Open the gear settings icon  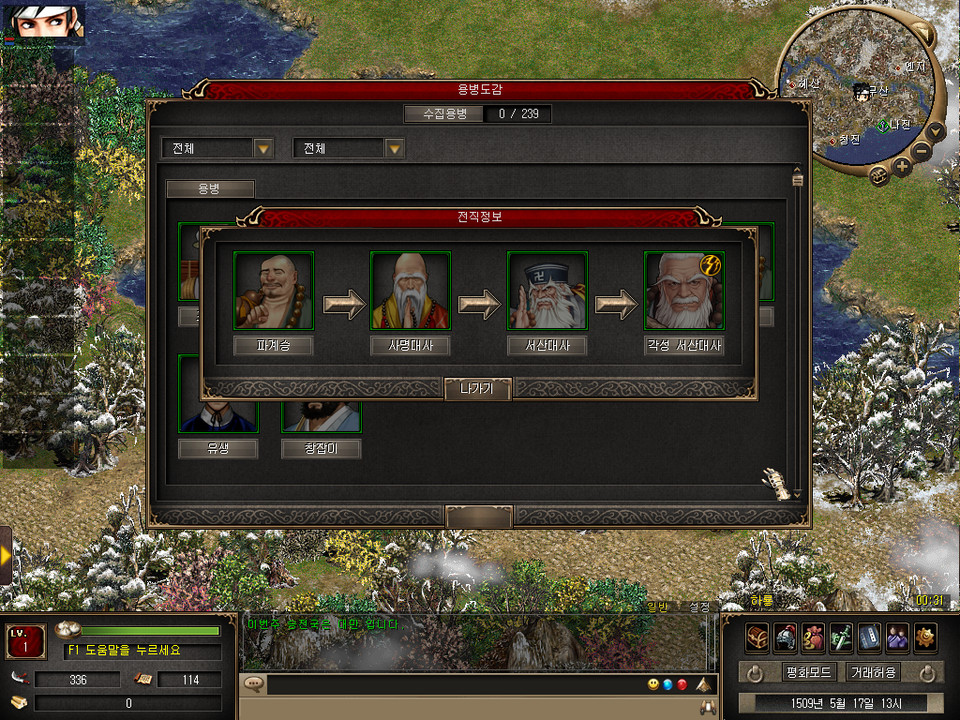point(925,636)
